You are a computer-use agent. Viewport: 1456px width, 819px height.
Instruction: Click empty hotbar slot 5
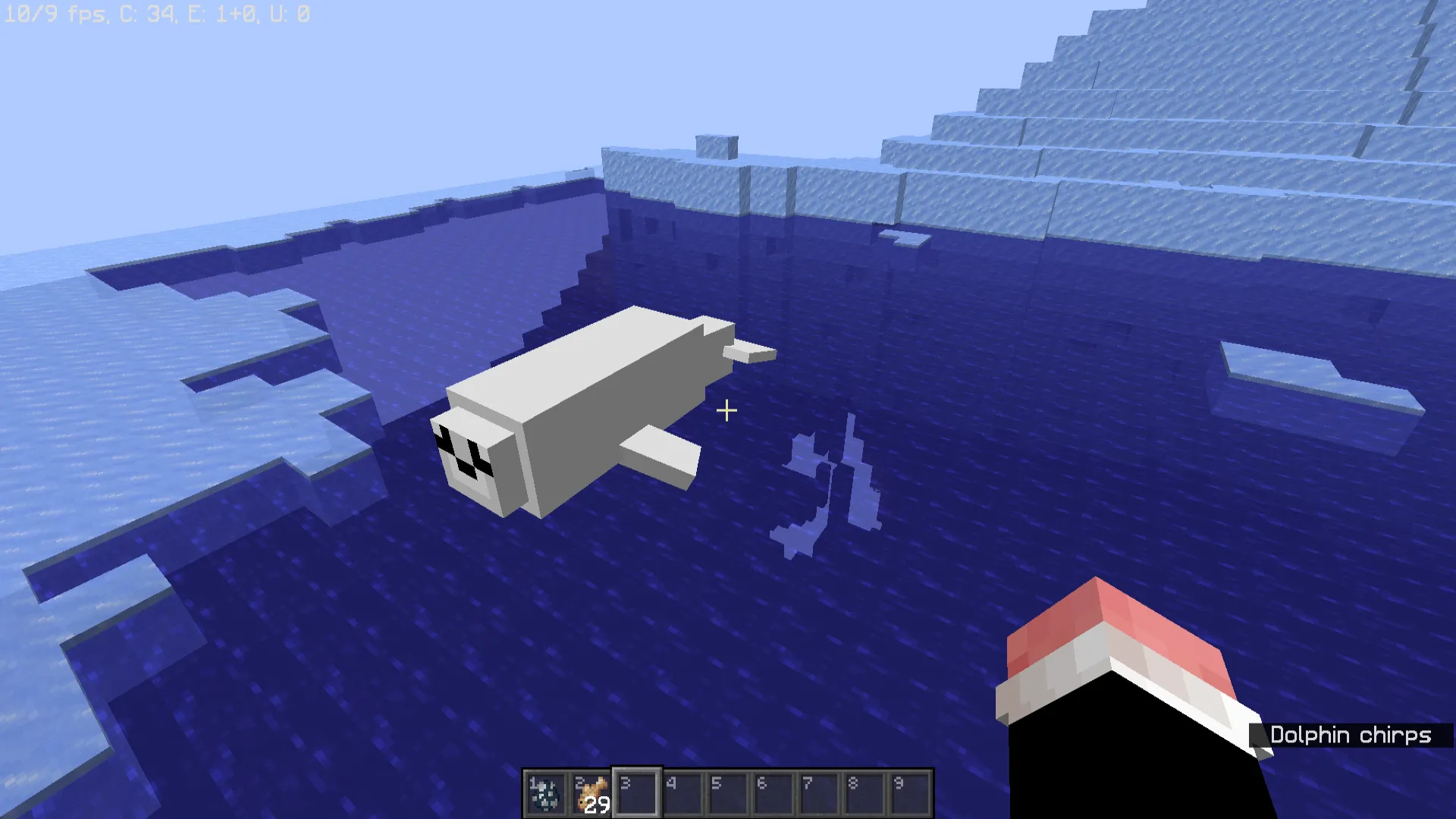point(728,791)
